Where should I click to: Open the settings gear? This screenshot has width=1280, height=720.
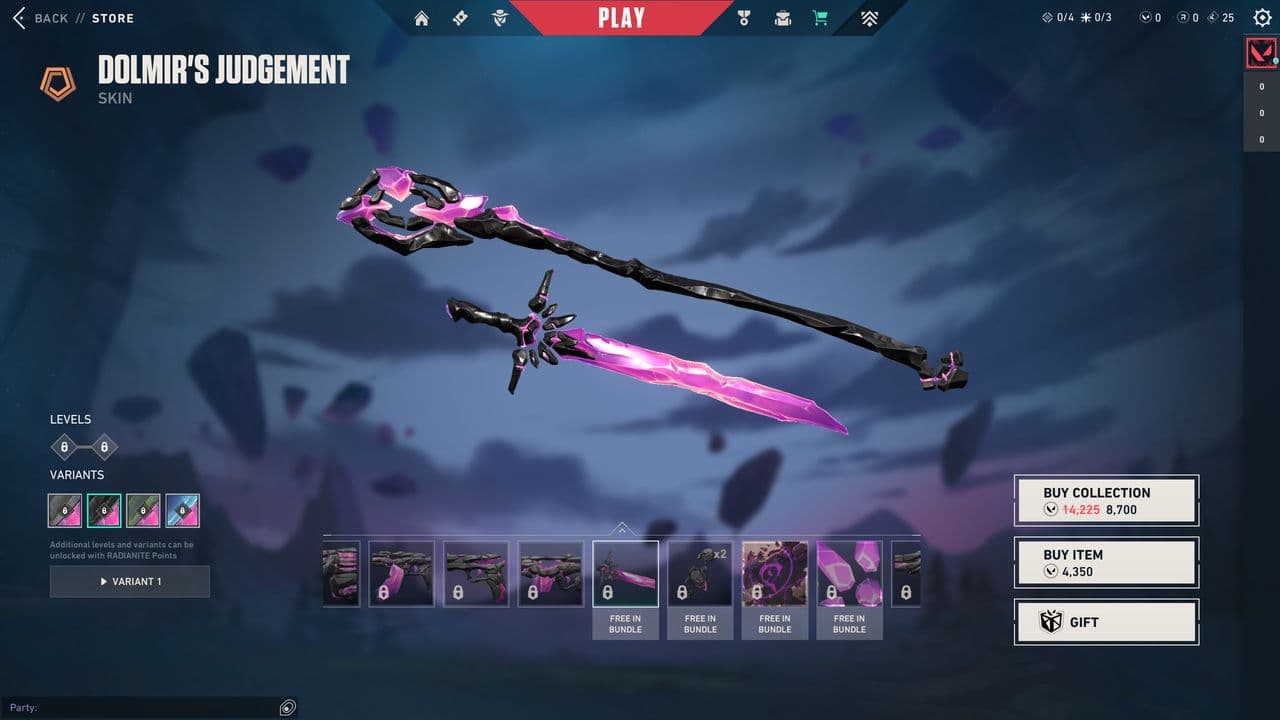point(1262,18)
